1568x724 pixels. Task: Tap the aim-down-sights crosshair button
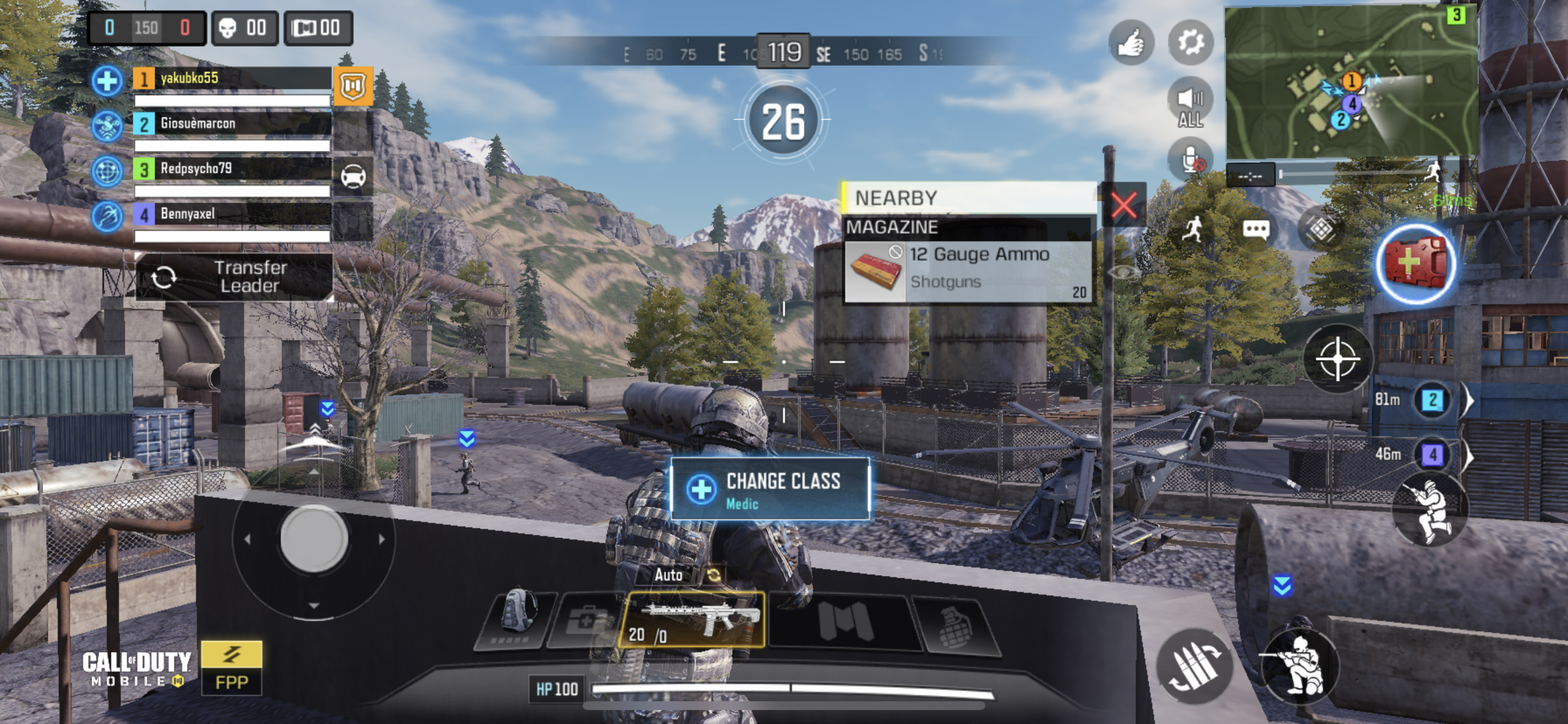(1338, 359)
